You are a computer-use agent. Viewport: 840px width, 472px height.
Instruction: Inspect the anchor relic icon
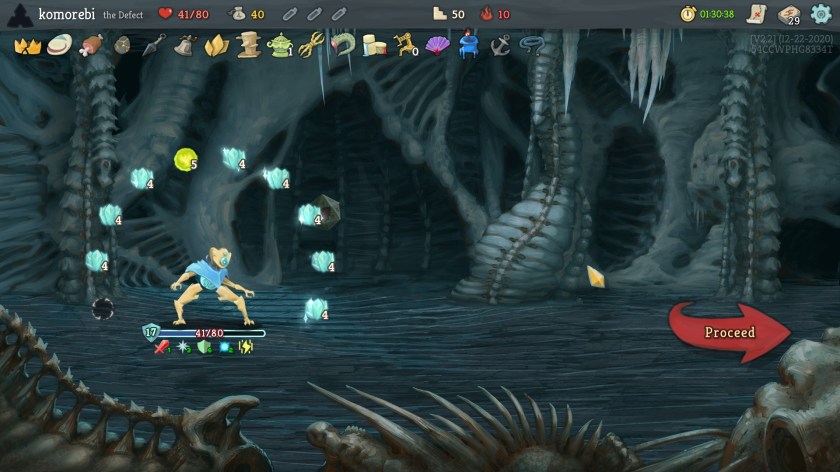500,46
